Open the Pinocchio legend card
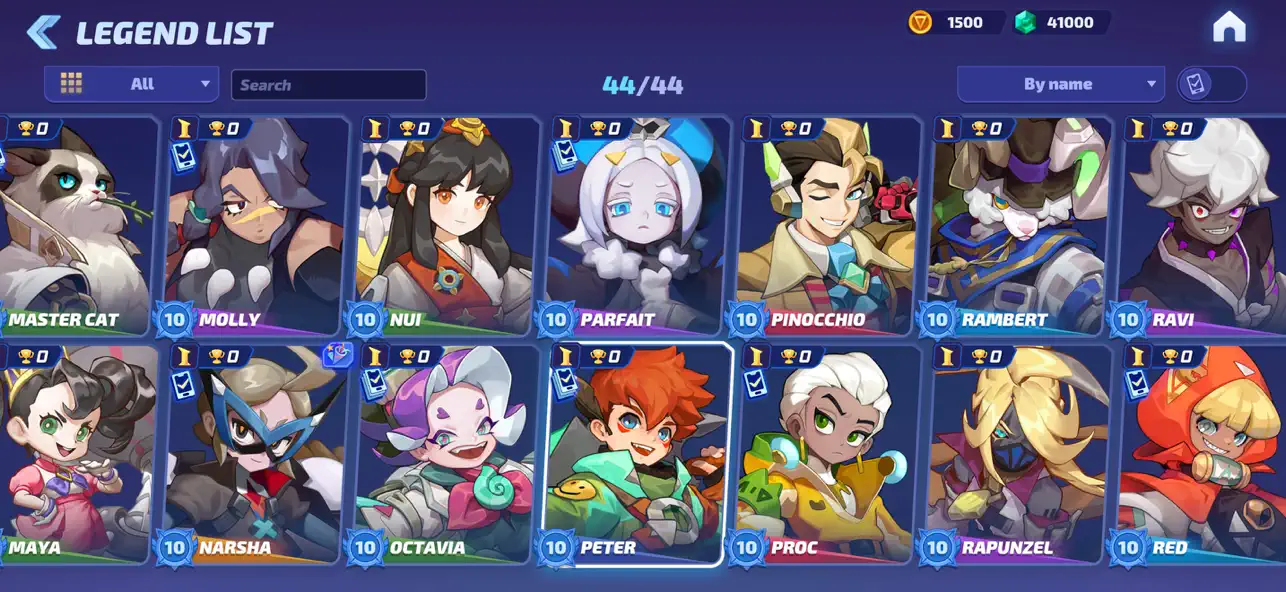 pos(827,225)
